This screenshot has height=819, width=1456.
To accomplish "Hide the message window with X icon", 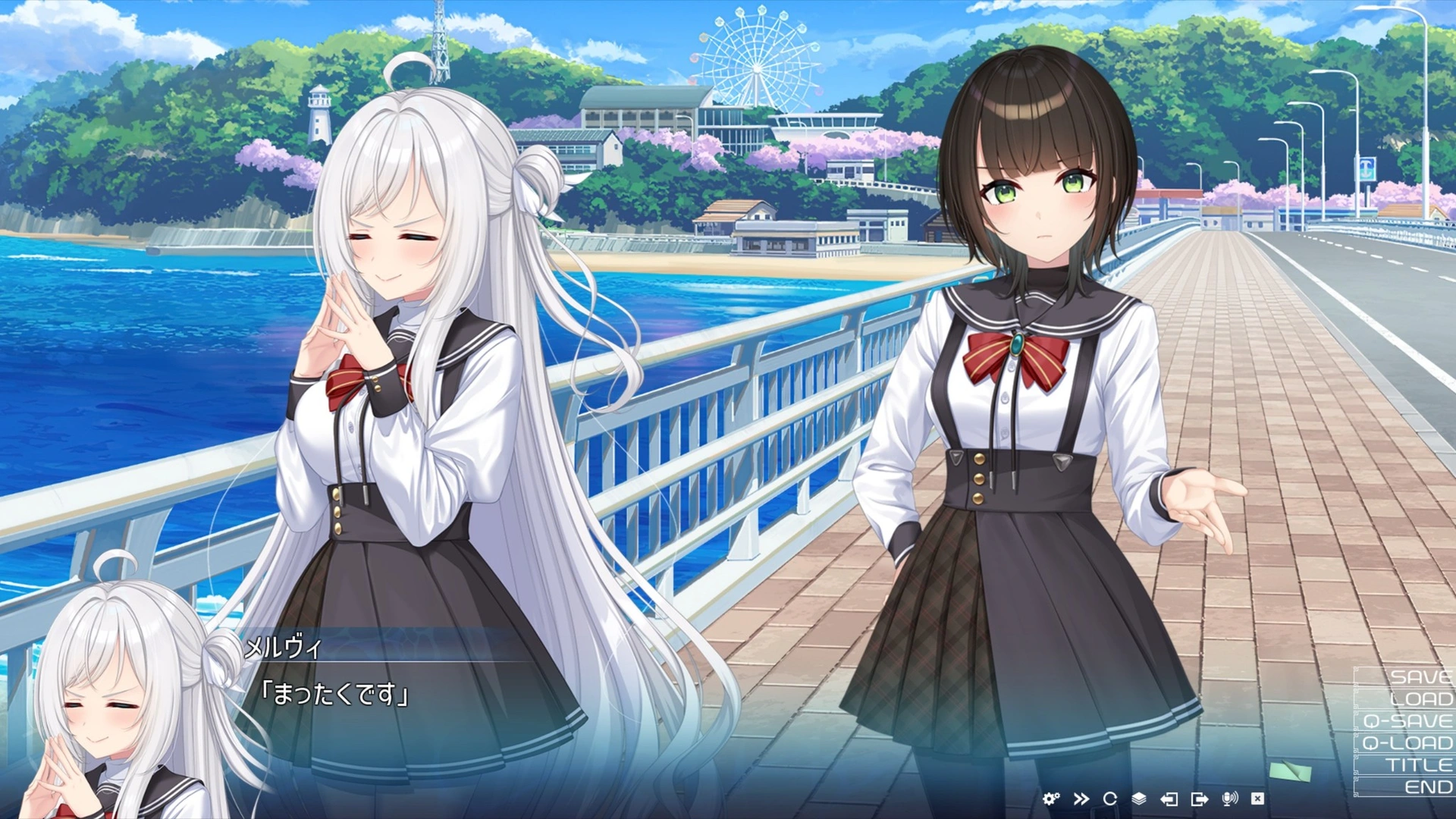I will tap(1257, 799).
